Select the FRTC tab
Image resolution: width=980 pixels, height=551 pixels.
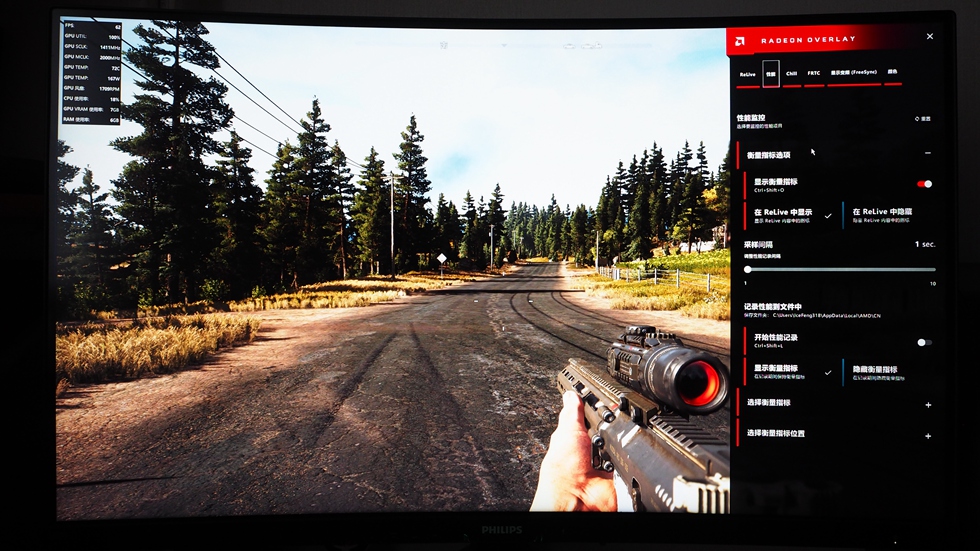click(814, 74)
